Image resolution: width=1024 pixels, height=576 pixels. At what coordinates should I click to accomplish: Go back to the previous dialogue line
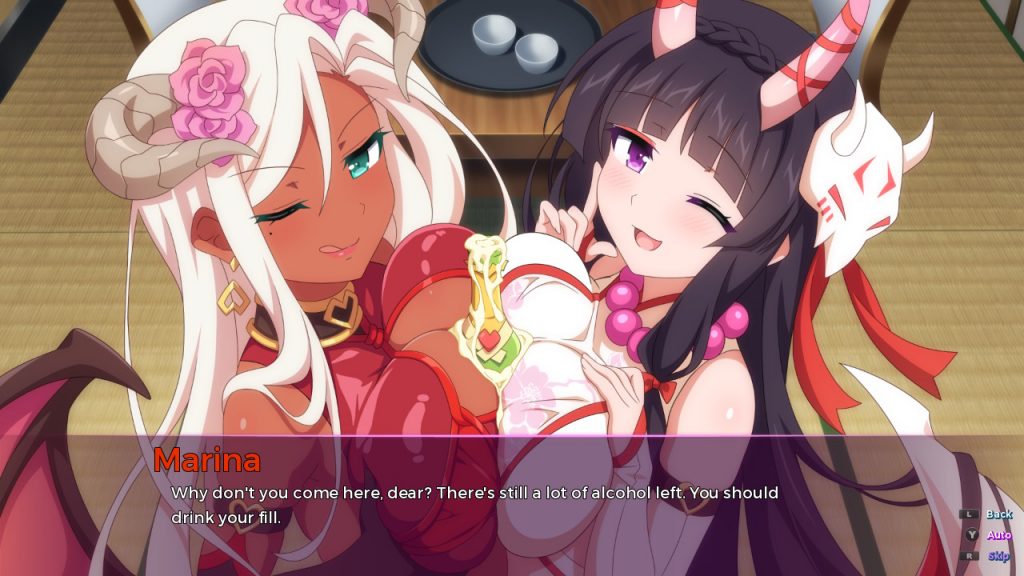click(x=998, y=514)
